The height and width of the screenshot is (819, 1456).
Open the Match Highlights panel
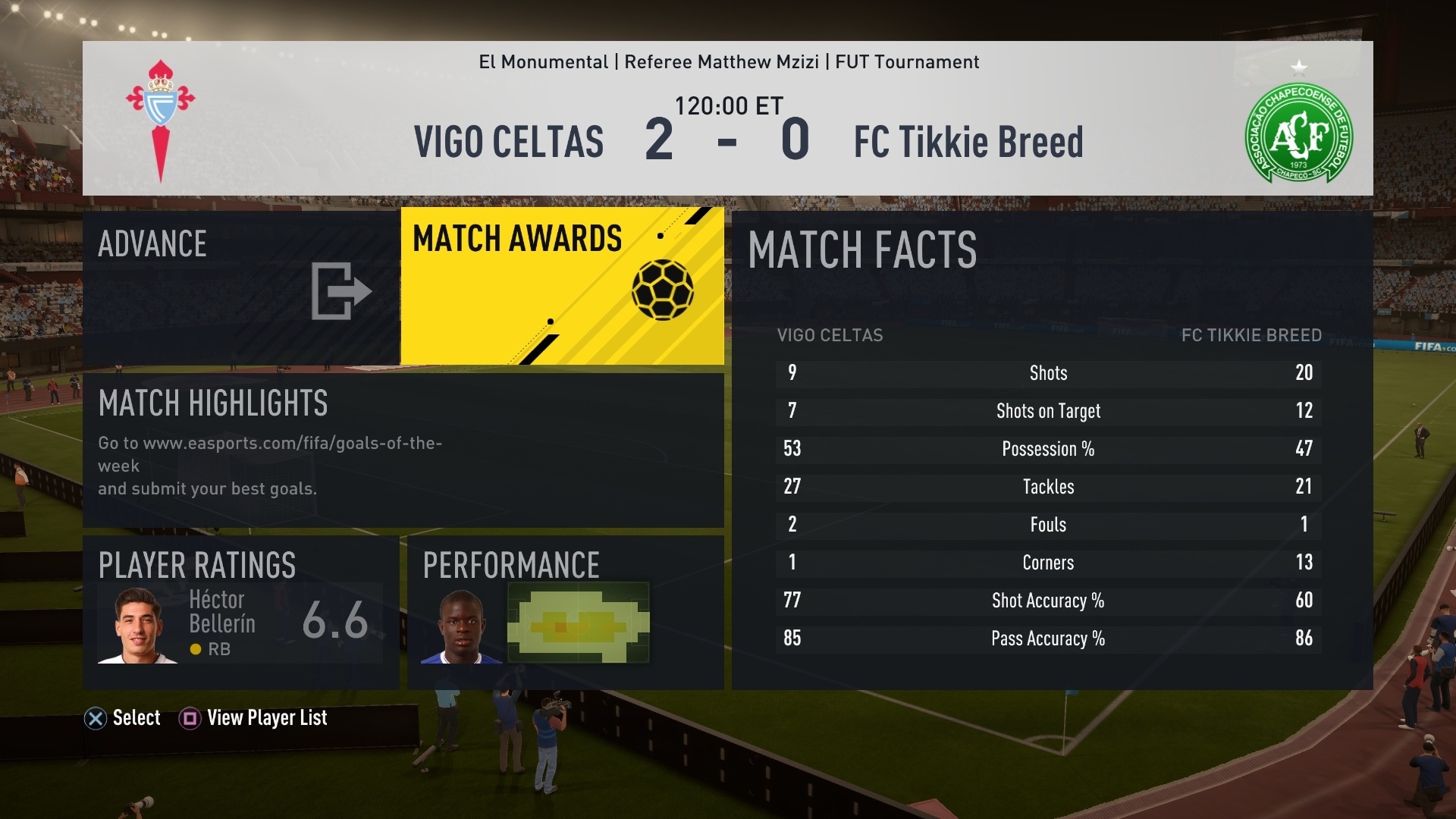[403, 450]
